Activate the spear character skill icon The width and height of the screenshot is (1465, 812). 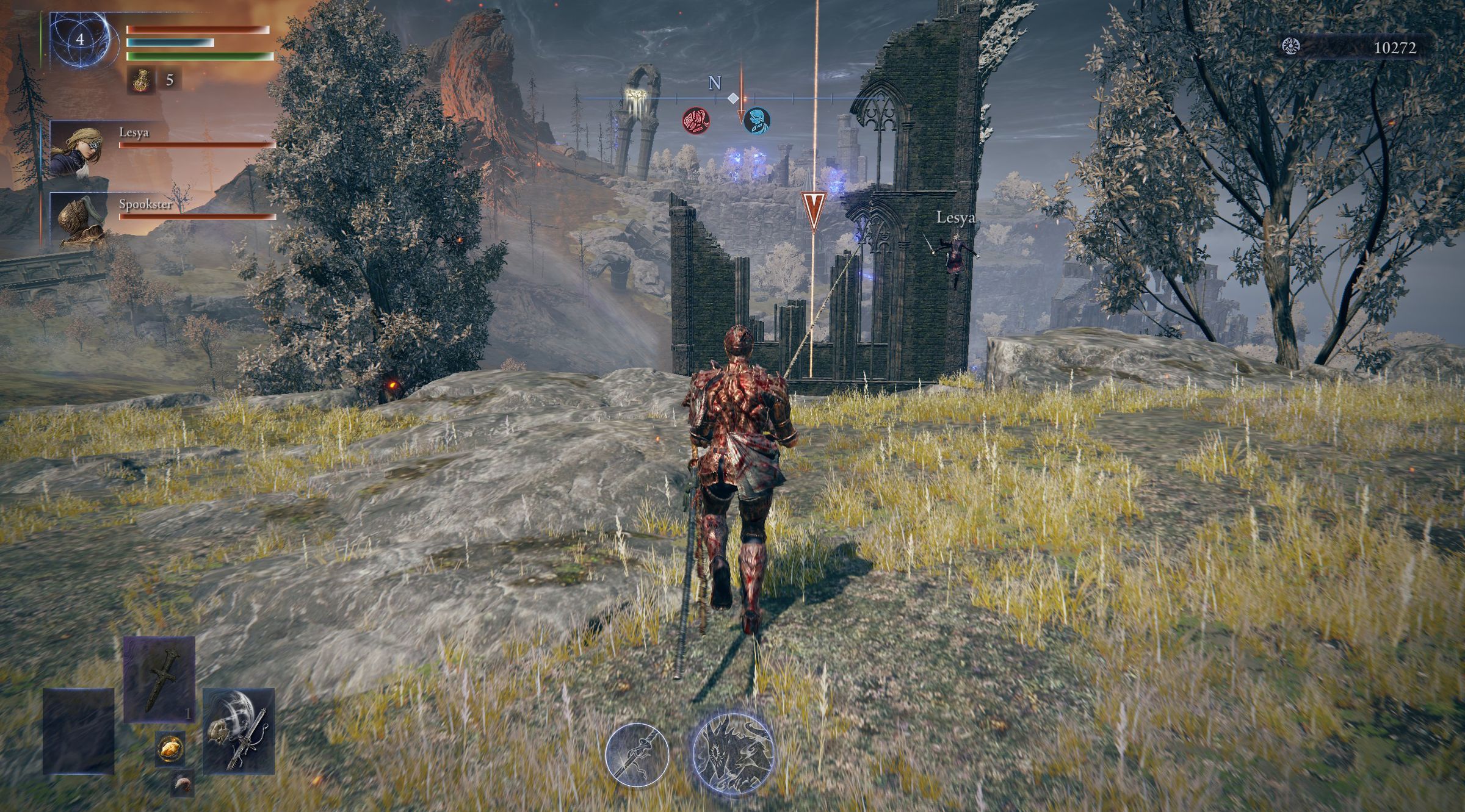coord(637,755)
